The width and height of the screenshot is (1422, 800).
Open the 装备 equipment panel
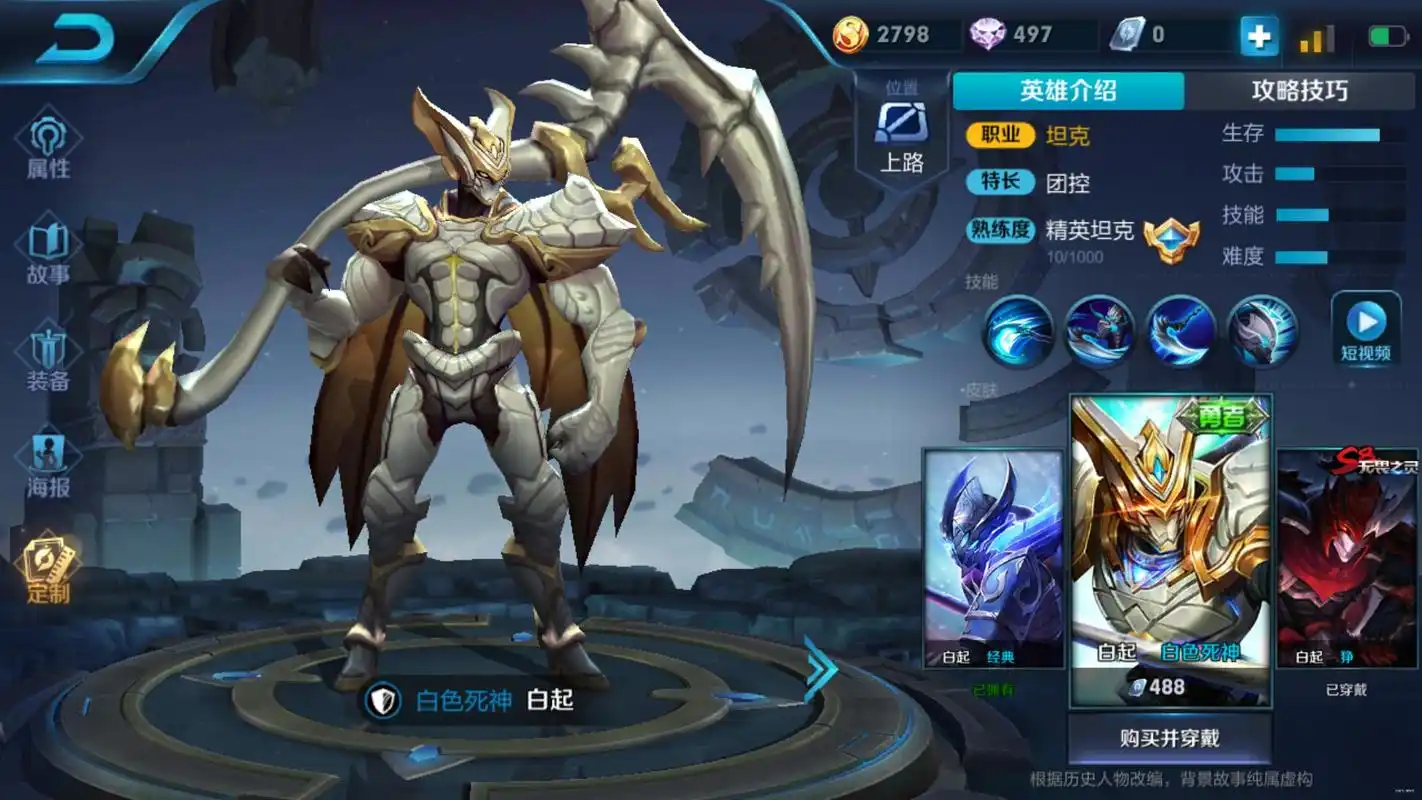click(44, 352)
